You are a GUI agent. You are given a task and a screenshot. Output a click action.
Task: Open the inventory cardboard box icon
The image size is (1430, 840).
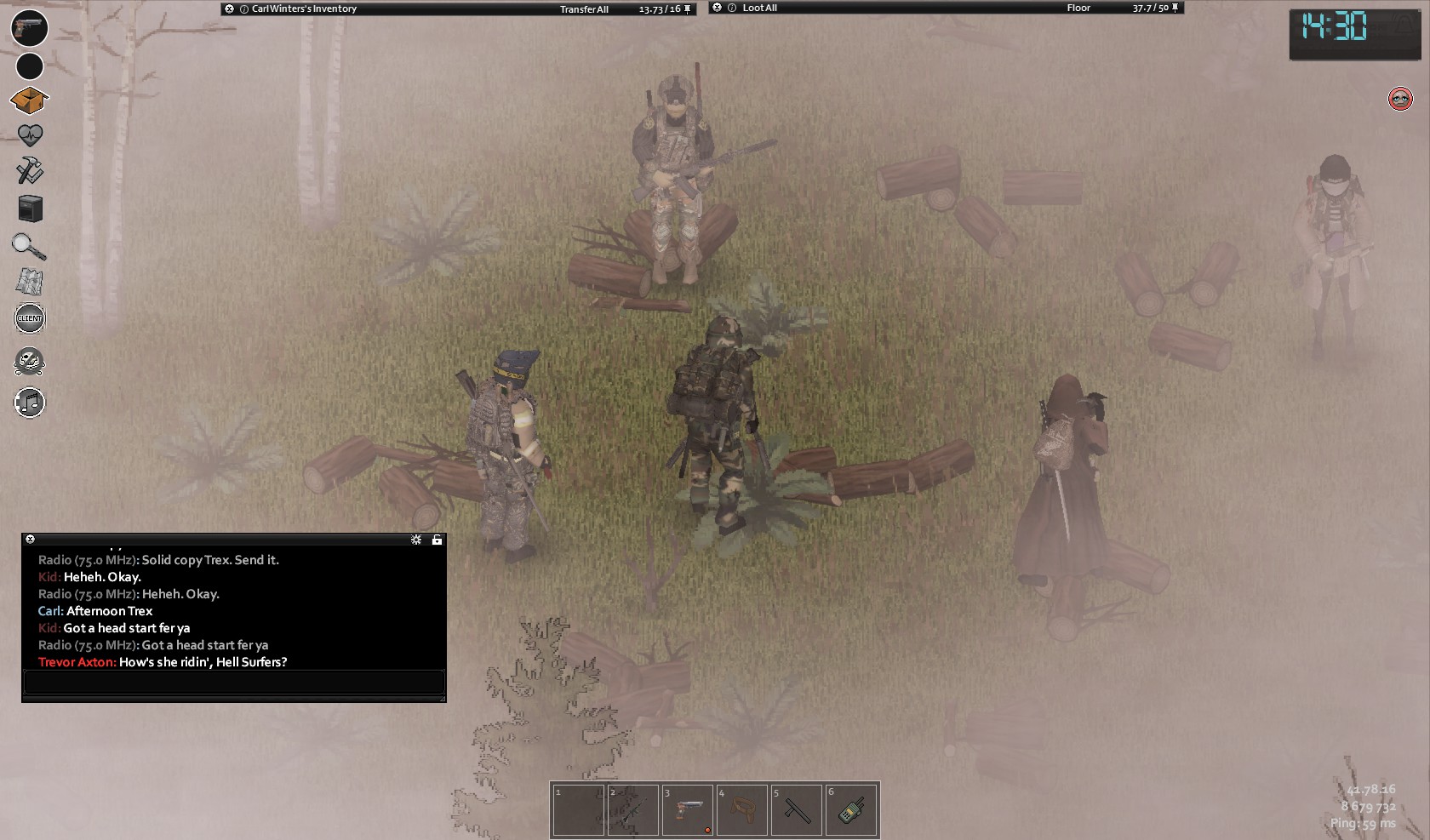click(x=29, y=100)
